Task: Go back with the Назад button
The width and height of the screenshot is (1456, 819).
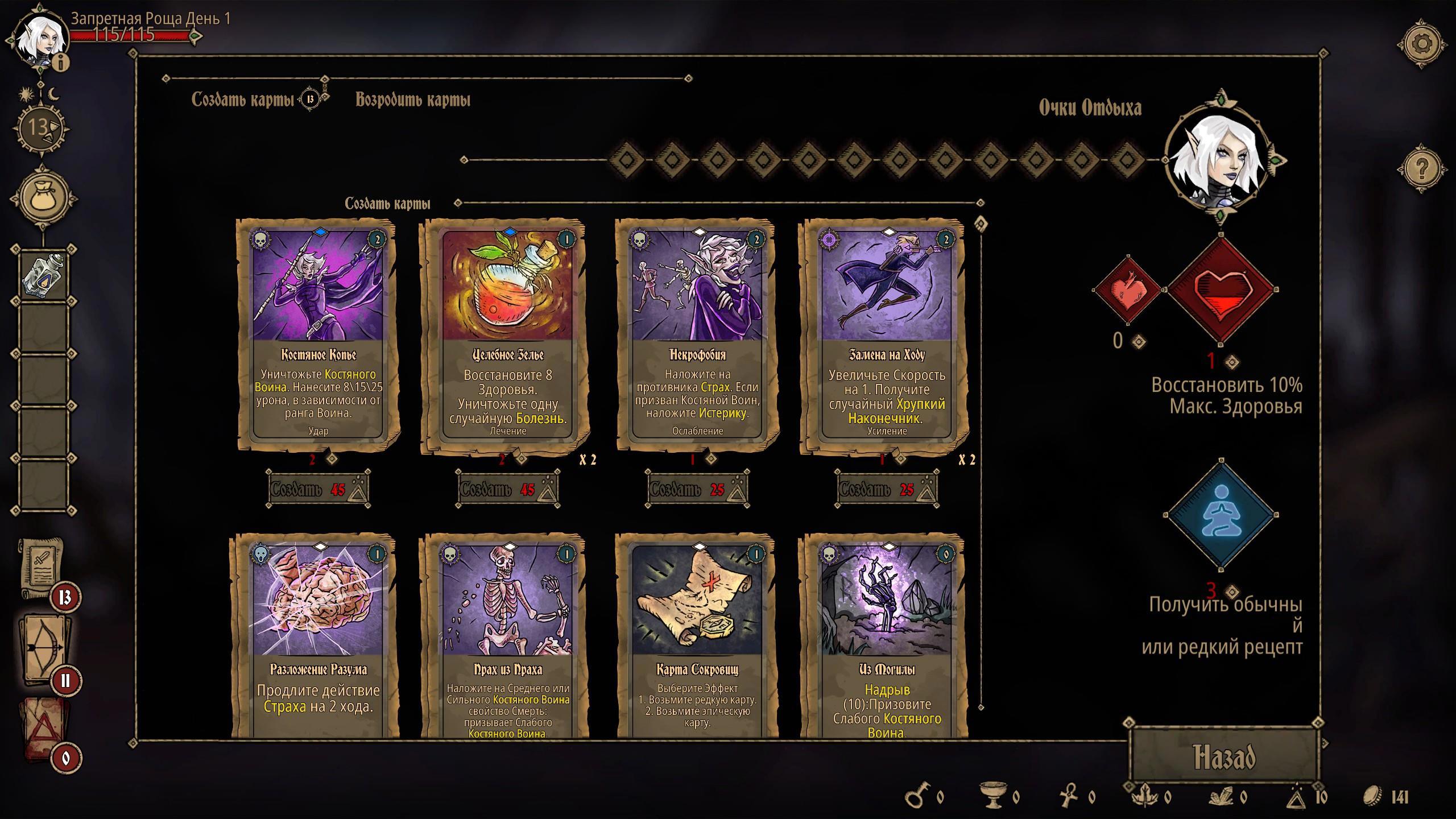Action: coord(1224,757)
